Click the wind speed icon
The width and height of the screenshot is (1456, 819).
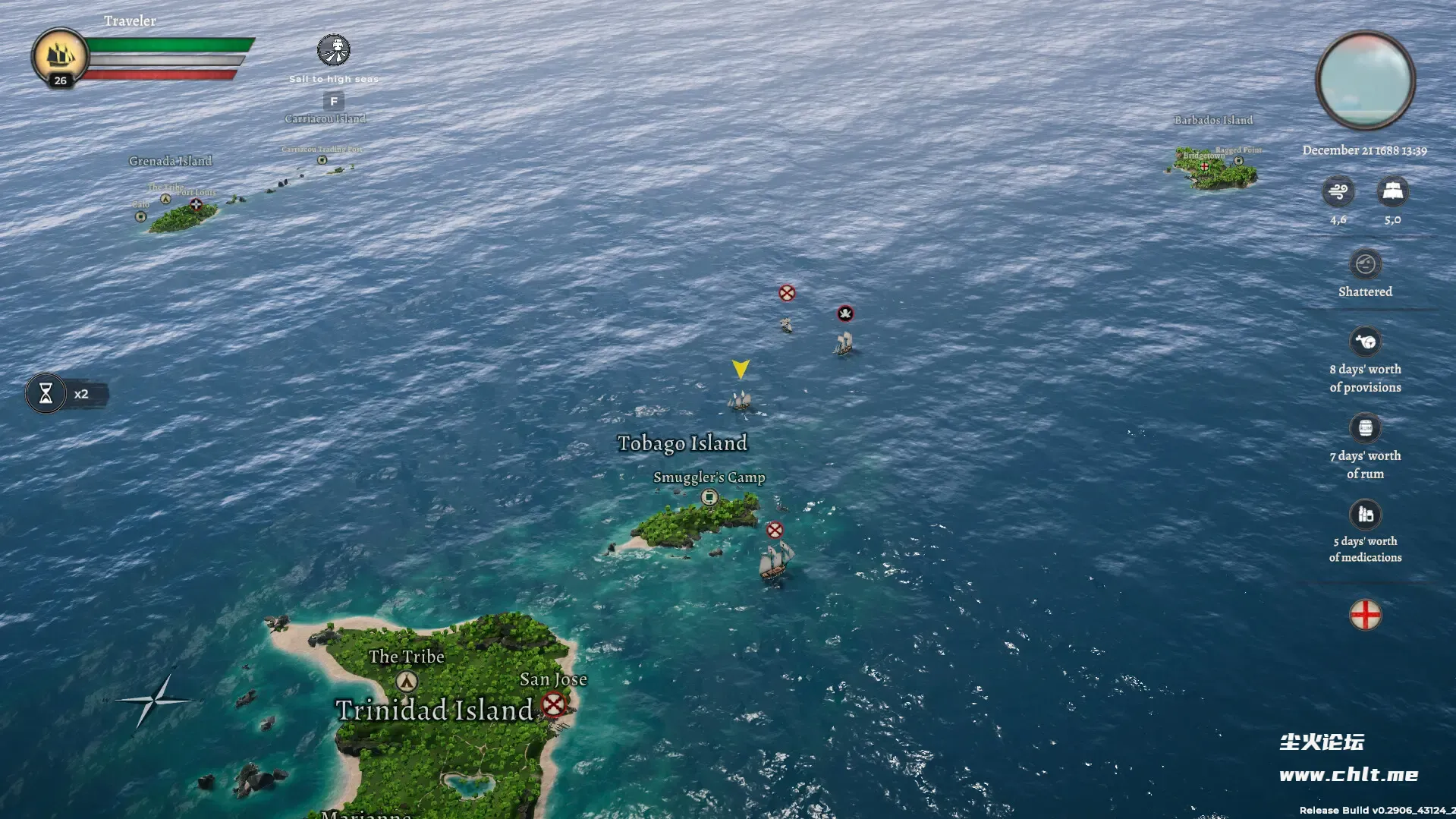tap(1338, 191)
